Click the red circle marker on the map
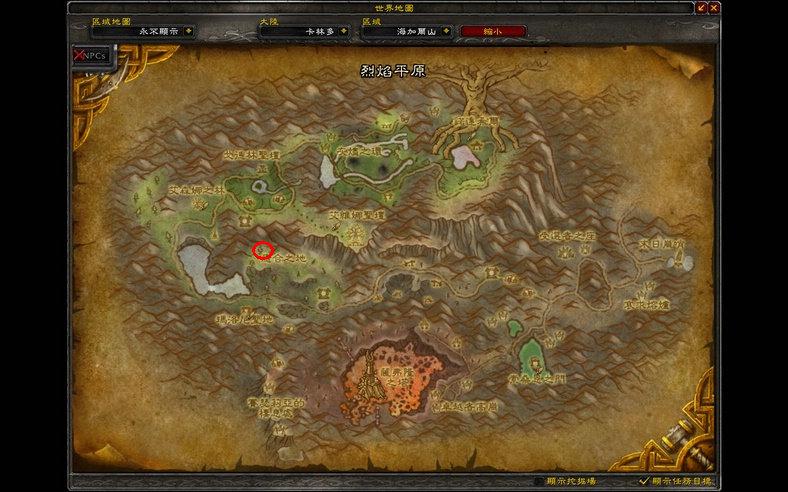This screenshot has width=788, height=492. pos(264,250)
